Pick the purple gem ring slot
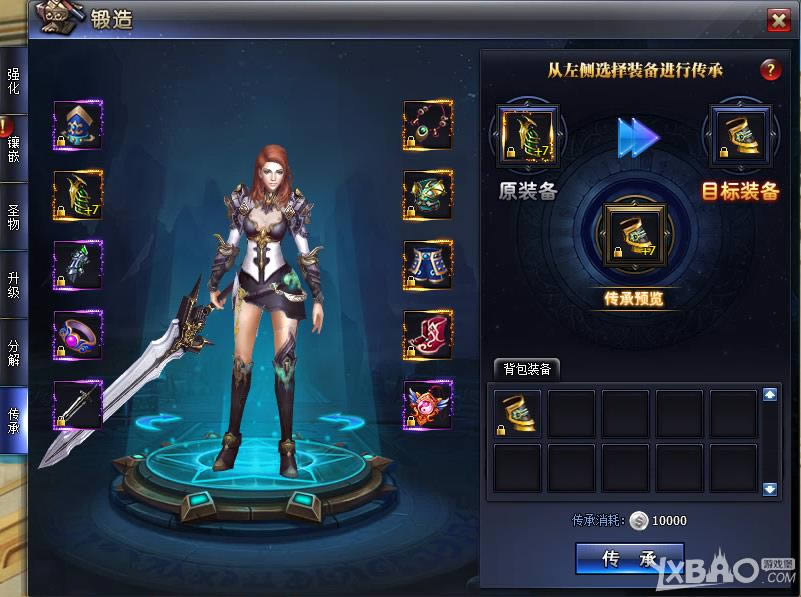The height and width of the screenshot is (597, 801). (x=78, y=335)
